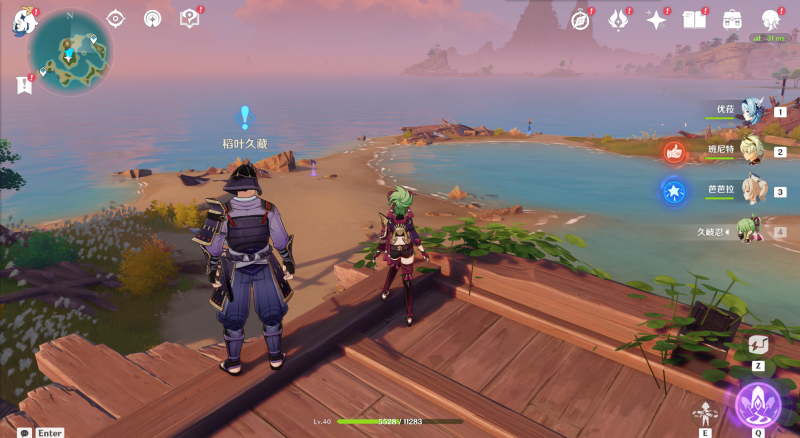Open the co-op mode icon
Viewport: 800px width, 438px height.
[152, 18]
